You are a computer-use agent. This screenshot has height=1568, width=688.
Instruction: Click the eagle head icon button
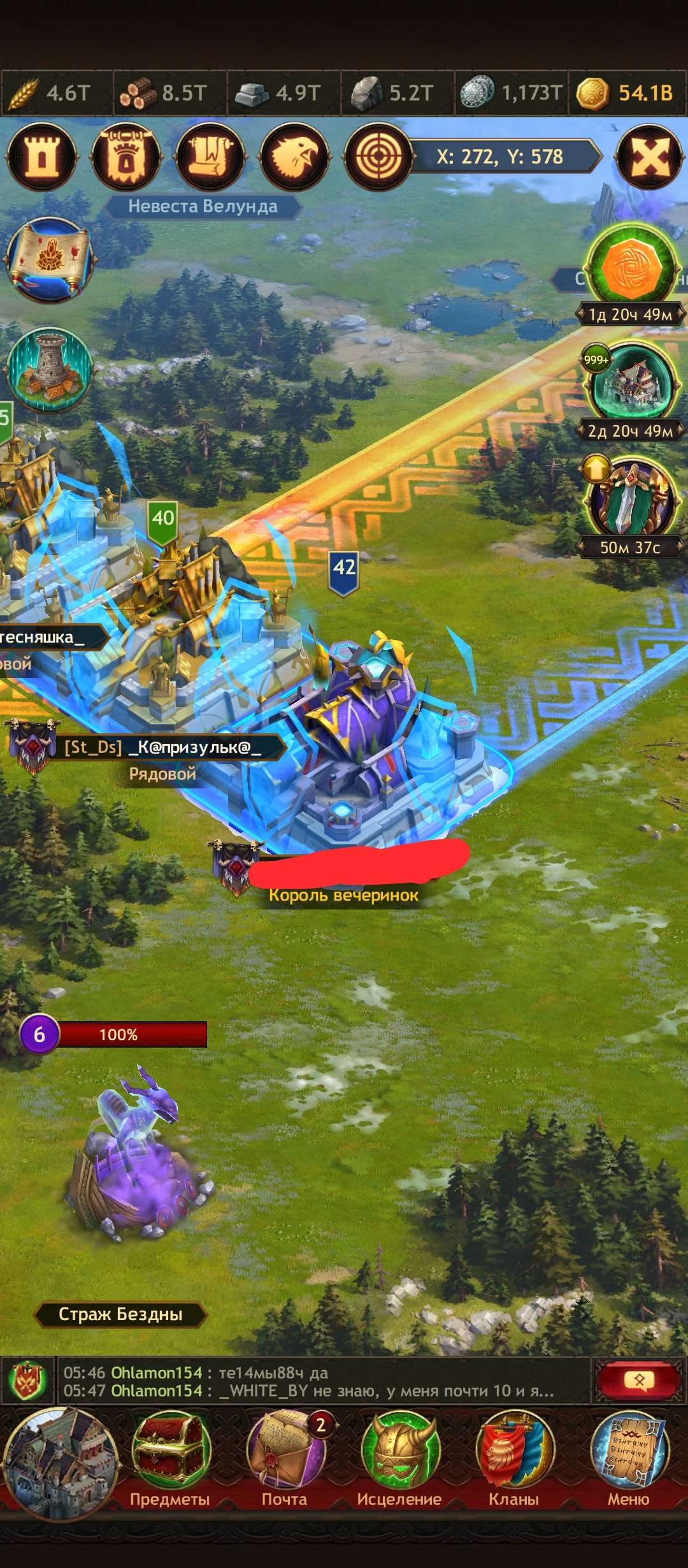pyautogui.click(x=294, y=157)
